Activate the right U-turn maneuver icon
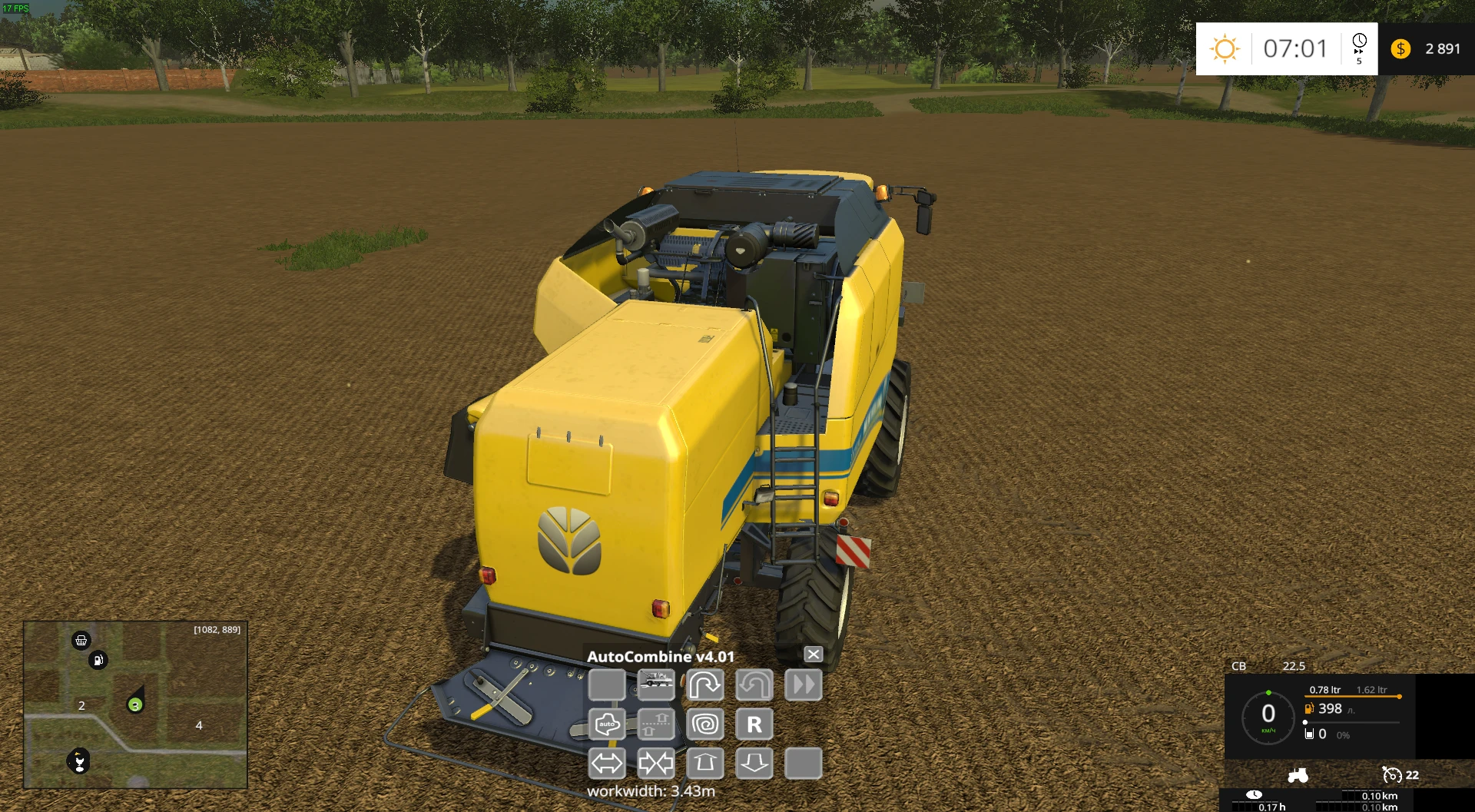This screenshot has height=812, width=1475. 705,685
